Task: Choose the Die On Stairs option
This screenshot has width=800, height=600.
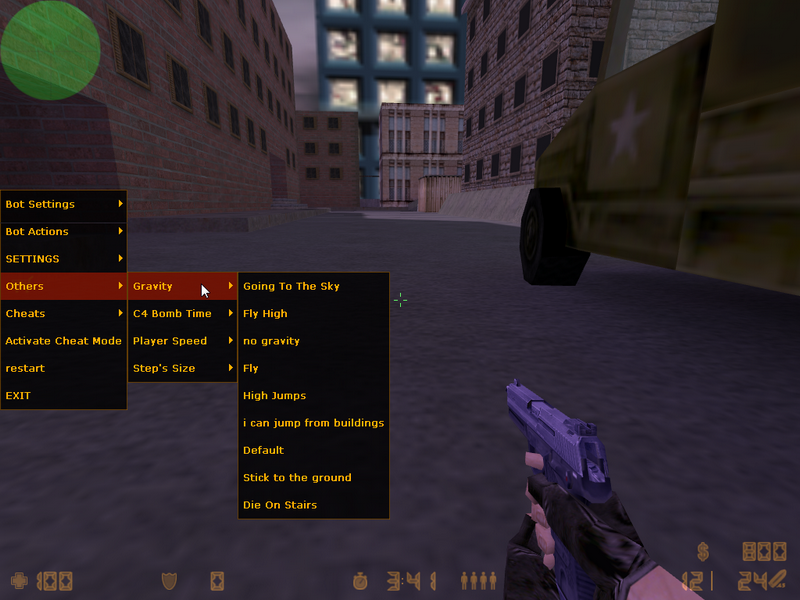Action: coord(312,505)
